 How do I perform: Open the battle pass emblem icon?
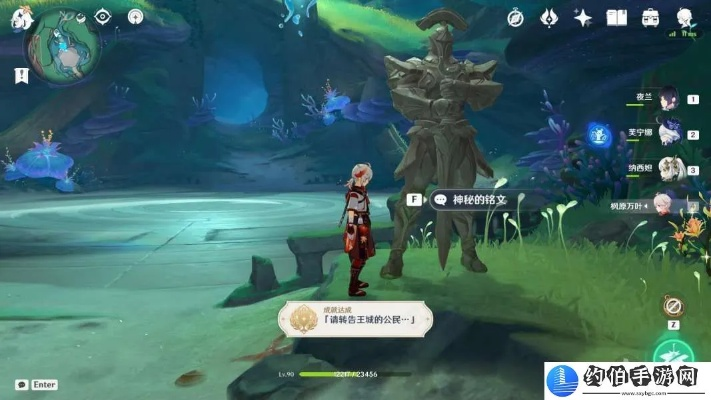point(549,17)
